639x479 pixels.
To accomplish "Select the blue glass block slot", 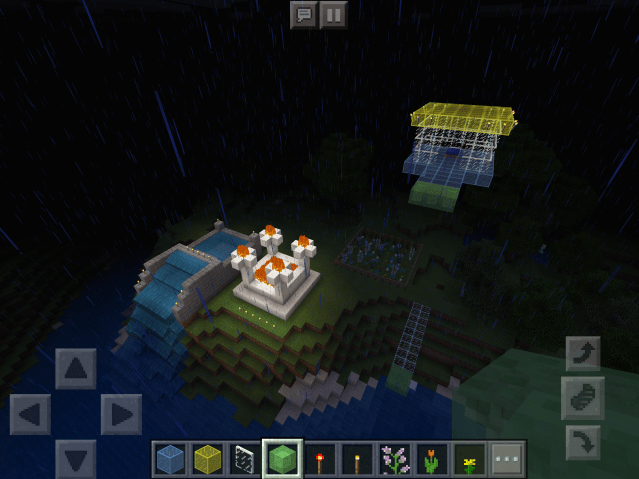I will 170,459.
